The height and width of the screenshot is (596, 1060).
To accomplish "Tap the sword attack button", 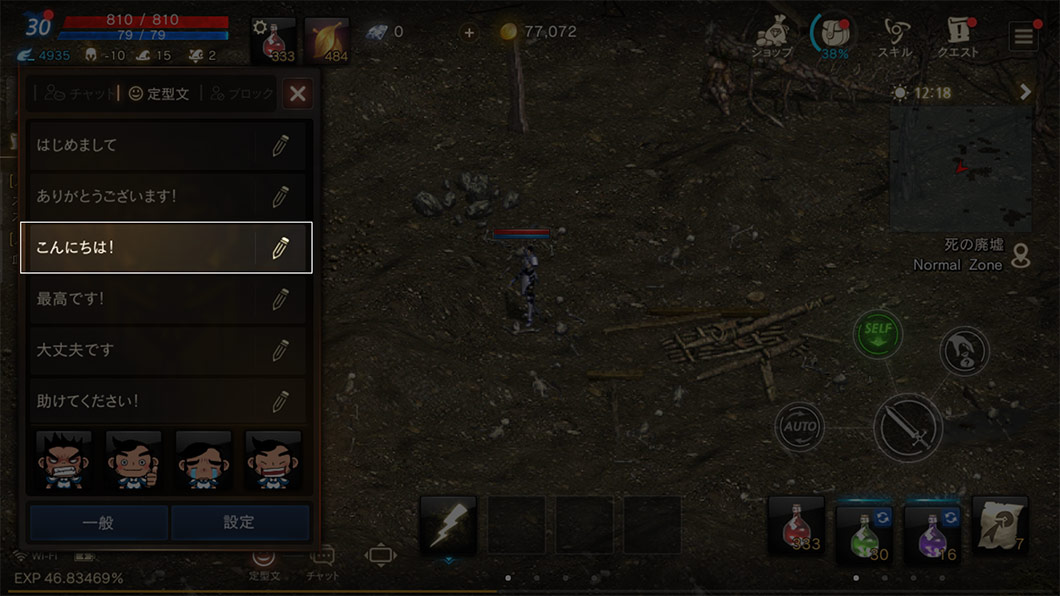I will (x=908, y=427).
